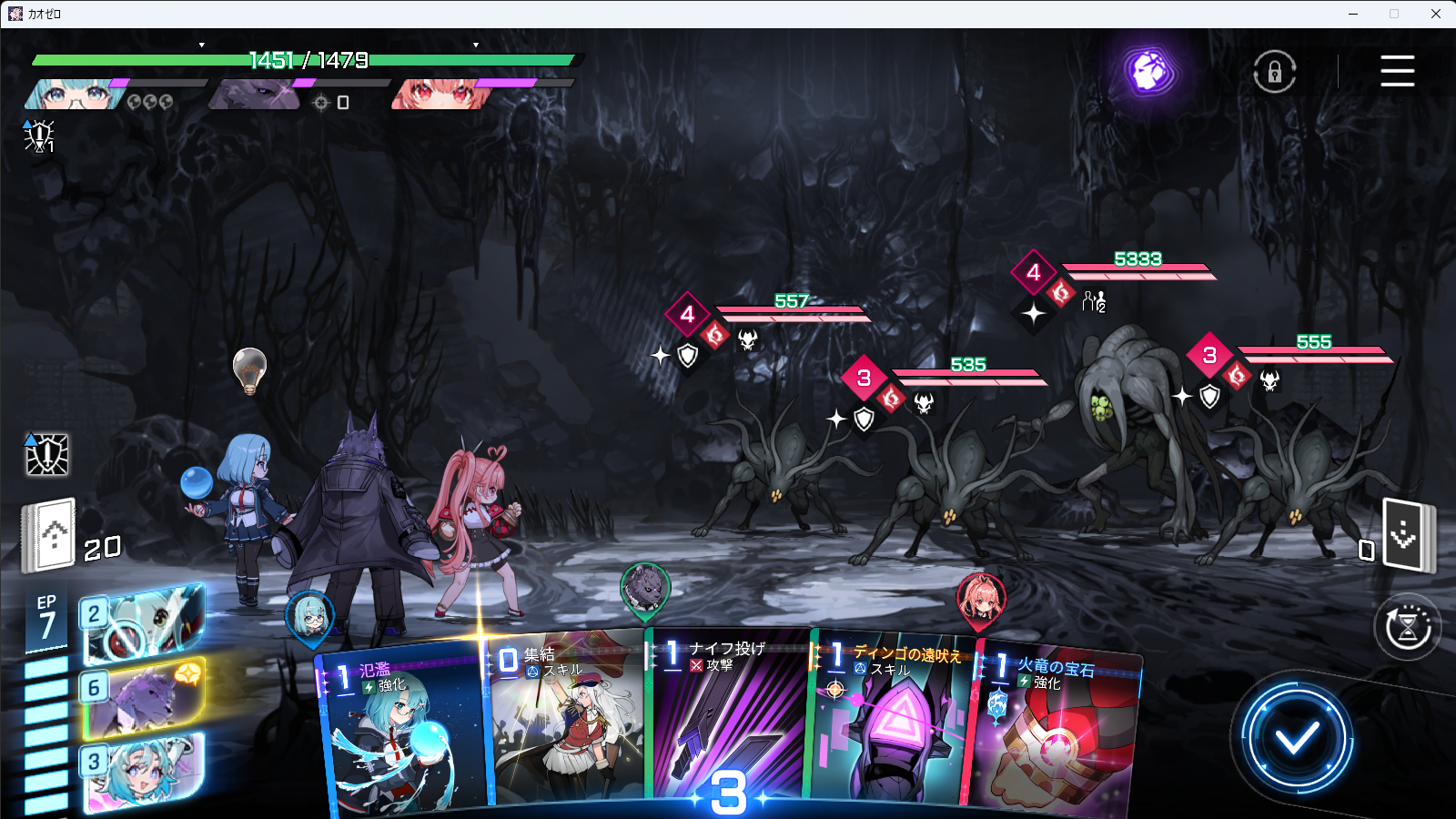Screen dimensions: 1456x819
Task: Close the game window
Action: click(1435, 14)
